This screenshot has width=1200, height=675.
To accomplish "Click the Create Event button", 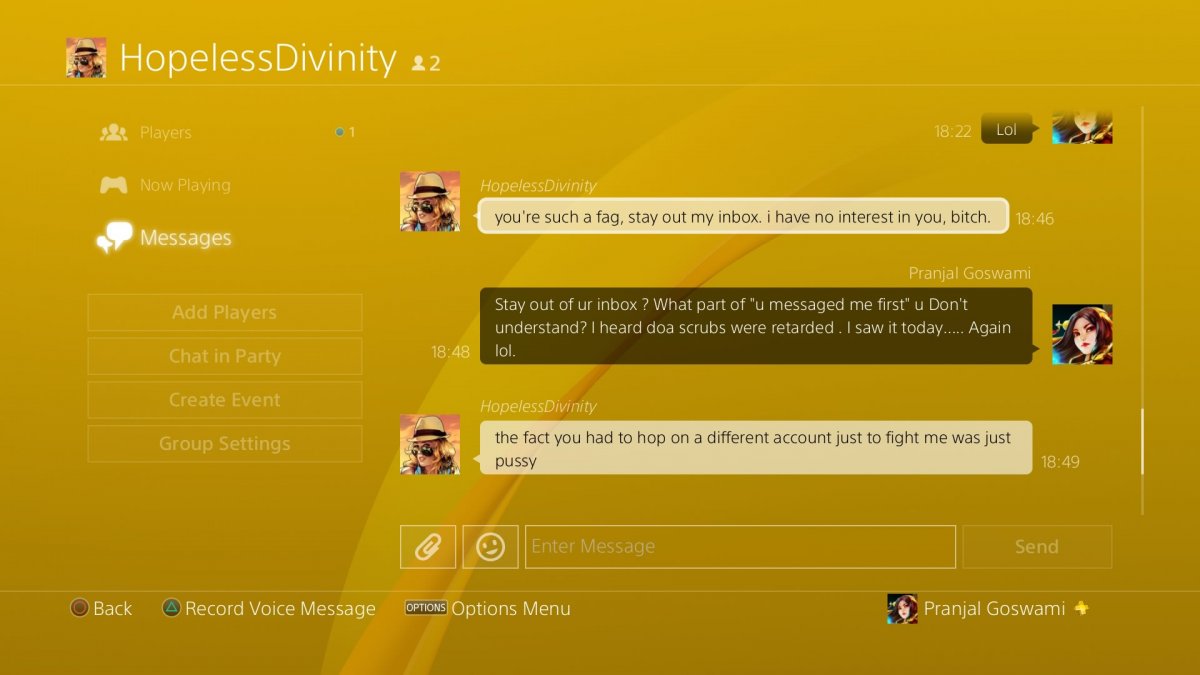I will click(225, 400).
